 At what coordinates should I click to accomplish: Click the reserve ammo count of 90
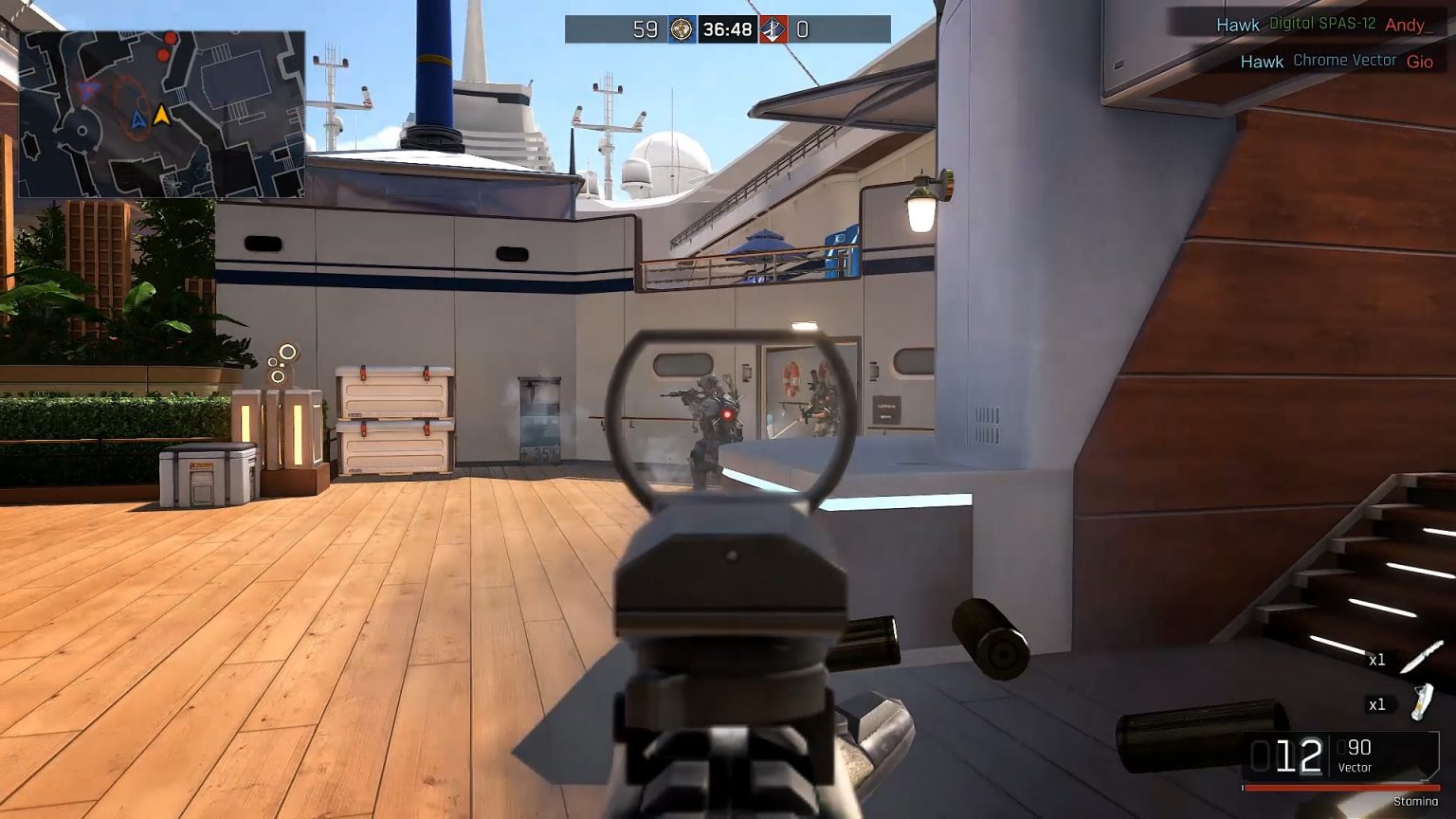click(x=1357, y=748)
